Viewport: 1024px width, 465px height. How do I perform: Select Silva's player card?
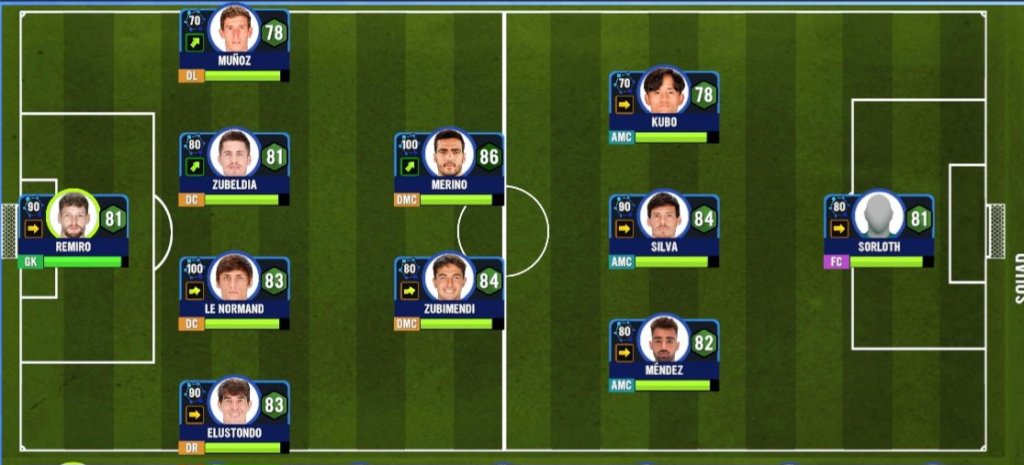(664, 230)
